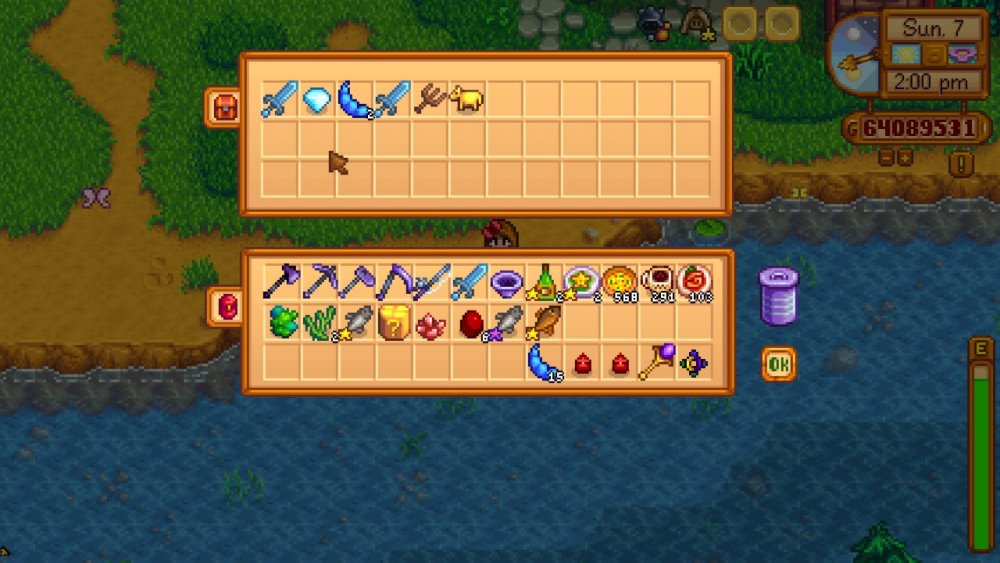The height and width of the screenshot is (563, 1000).
Task: Click the zoom-in plus button
Action: tap(906, 158)
